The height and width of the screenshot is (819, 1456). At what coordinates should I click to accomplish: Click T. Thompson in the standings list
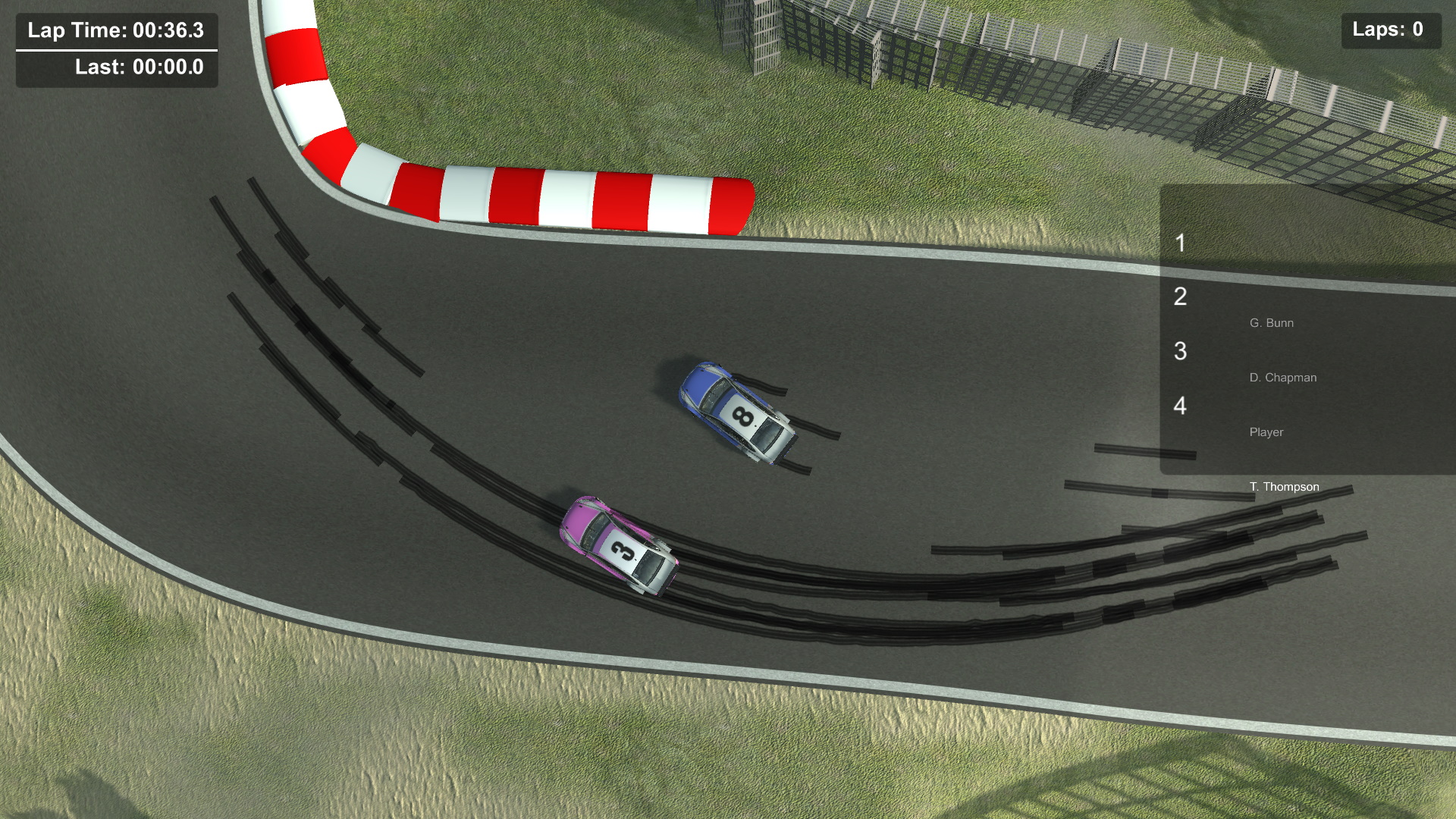coord(1285,486)
